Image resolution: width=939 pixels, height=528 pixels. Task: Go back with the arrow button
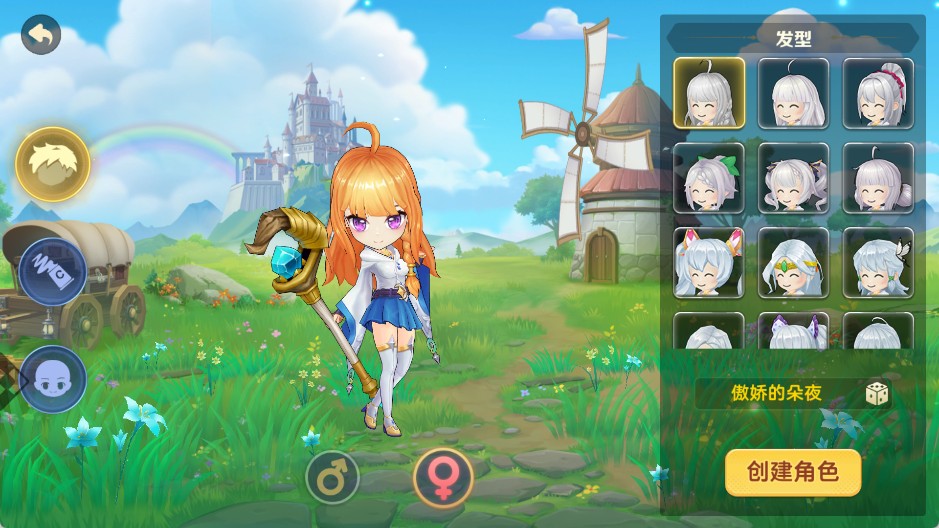41,35
